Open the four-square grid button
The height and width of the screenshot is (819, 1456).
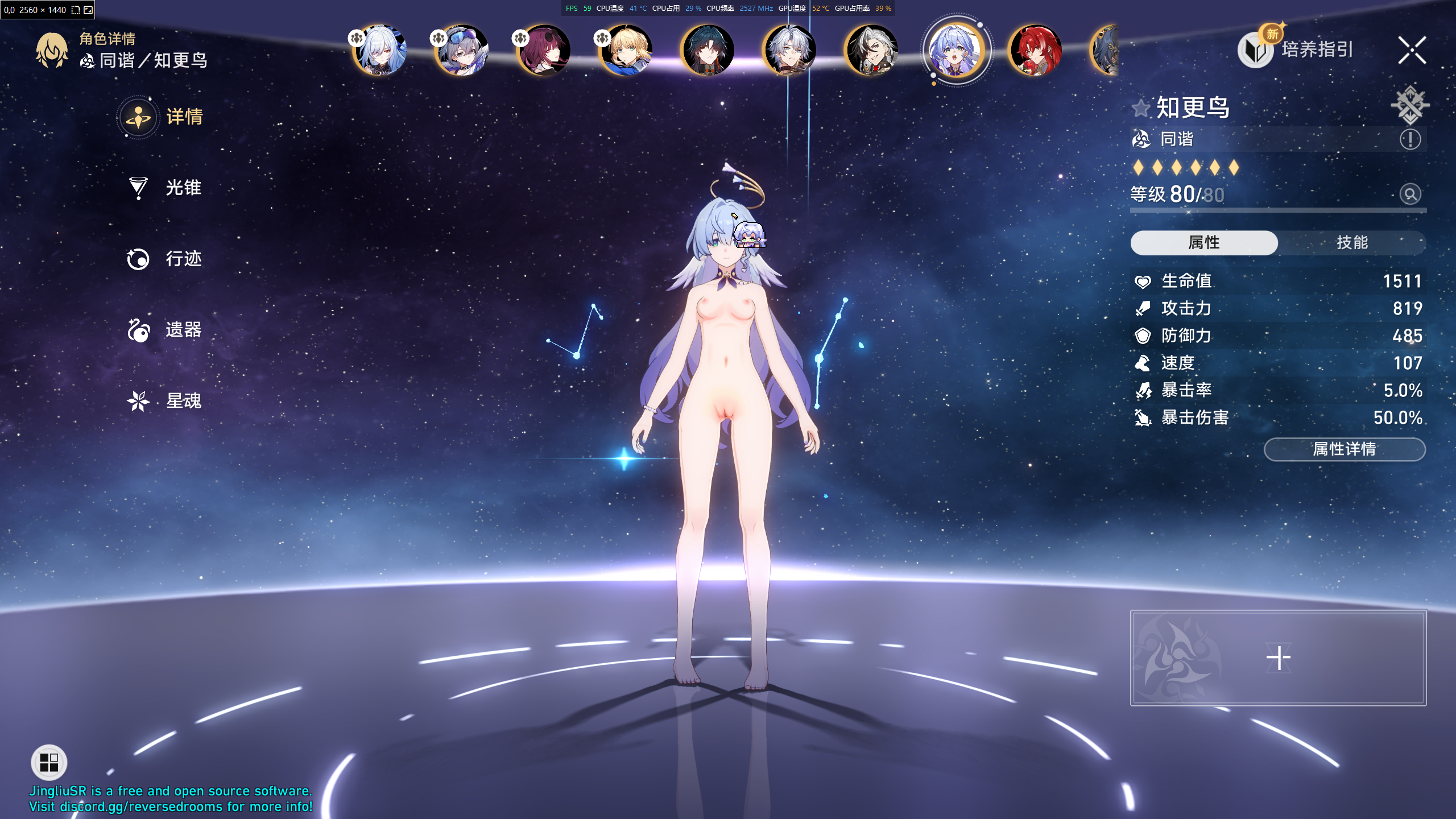click(49, 762)
